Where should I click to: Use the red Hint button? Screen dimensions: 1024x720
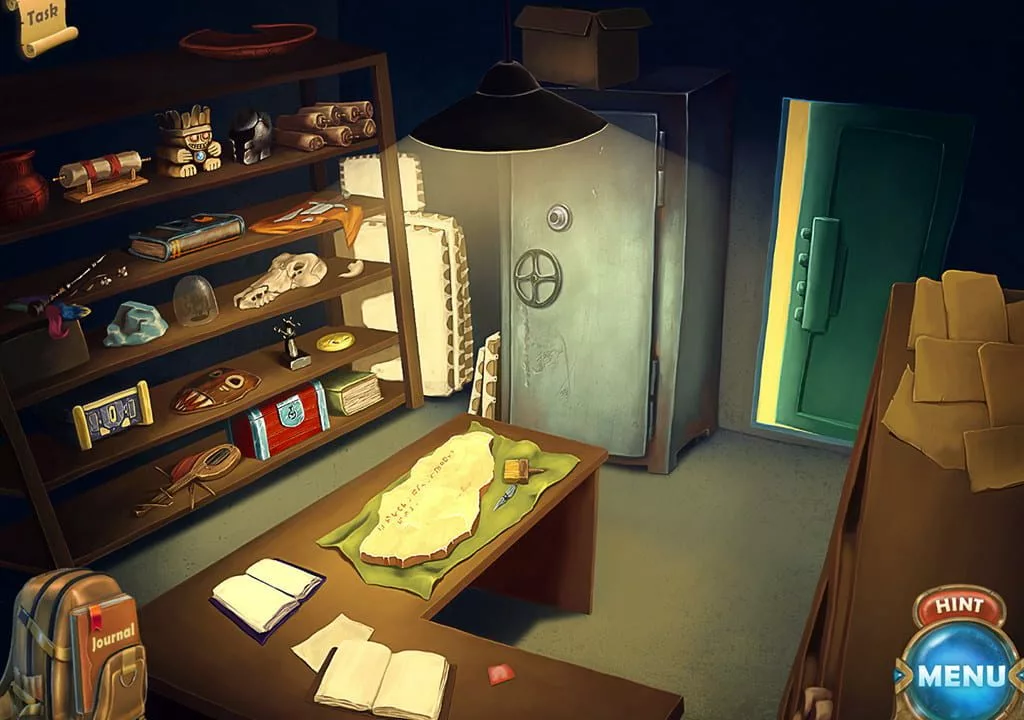pos(959,606)
